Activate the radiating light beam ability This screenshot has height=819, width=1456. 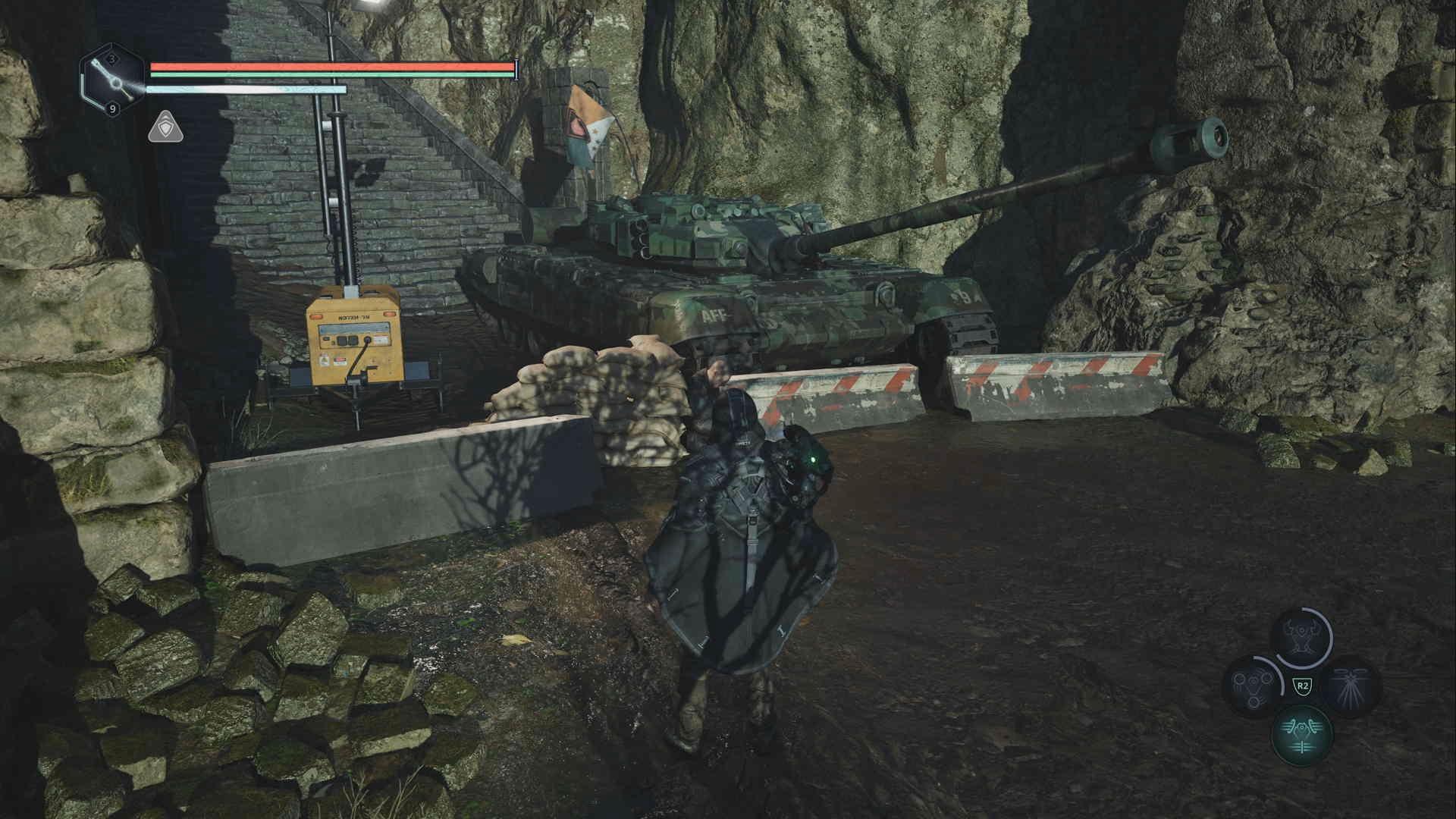coord(1351,686)
